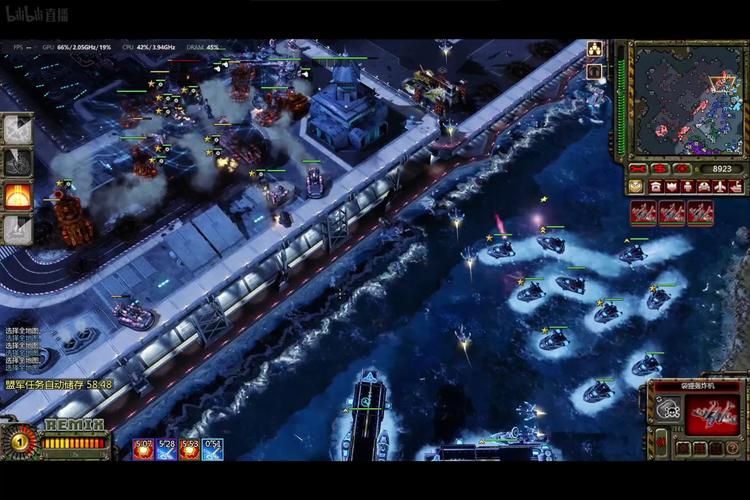Switch to the navy production tab
The image size is (750, 500).
pyautogui.click(x=736, y=186)
